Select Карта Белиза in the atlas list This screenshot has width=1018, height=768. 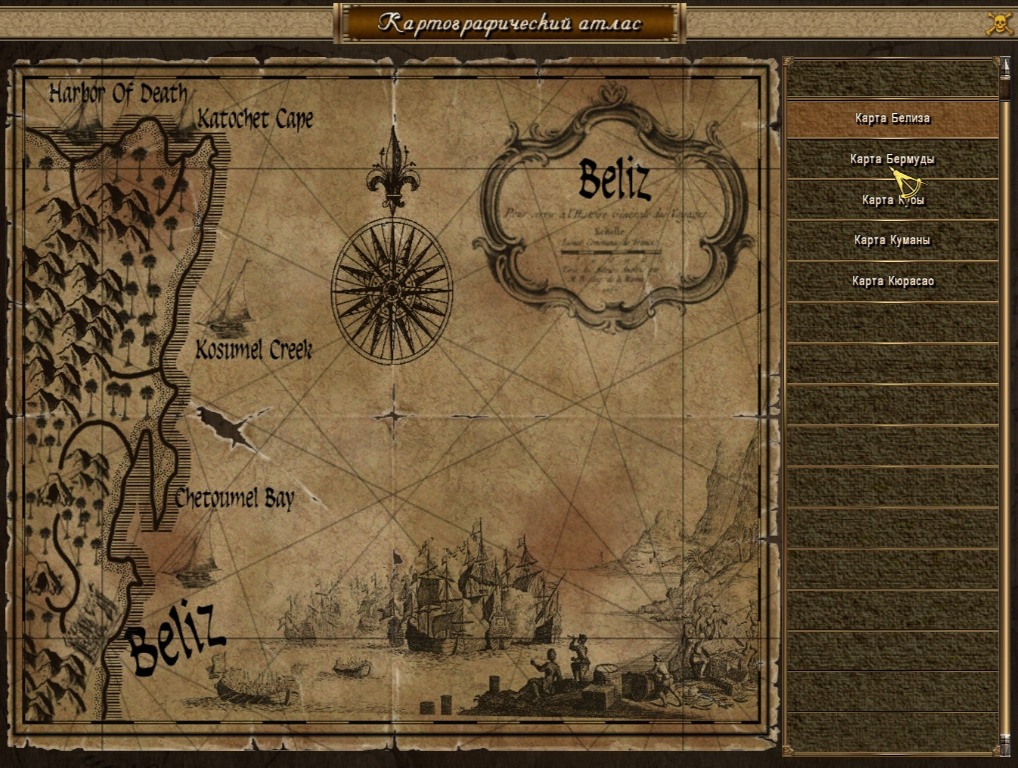[892, 118]
